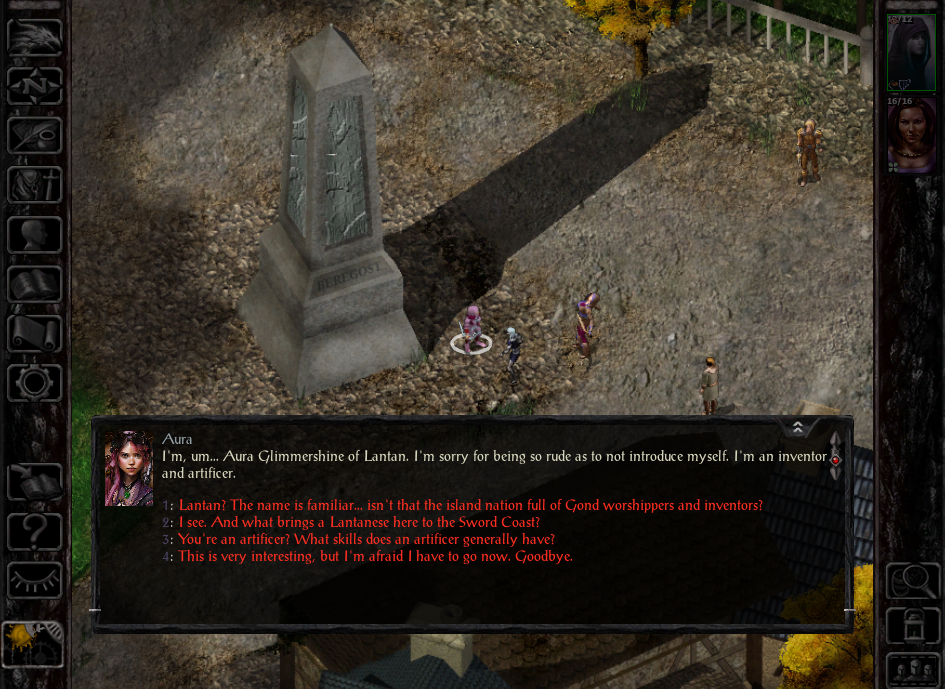The width and height of the screenshot is (945, 689).
Task: Toggle the eye hide-interface button
Action: 35,580
